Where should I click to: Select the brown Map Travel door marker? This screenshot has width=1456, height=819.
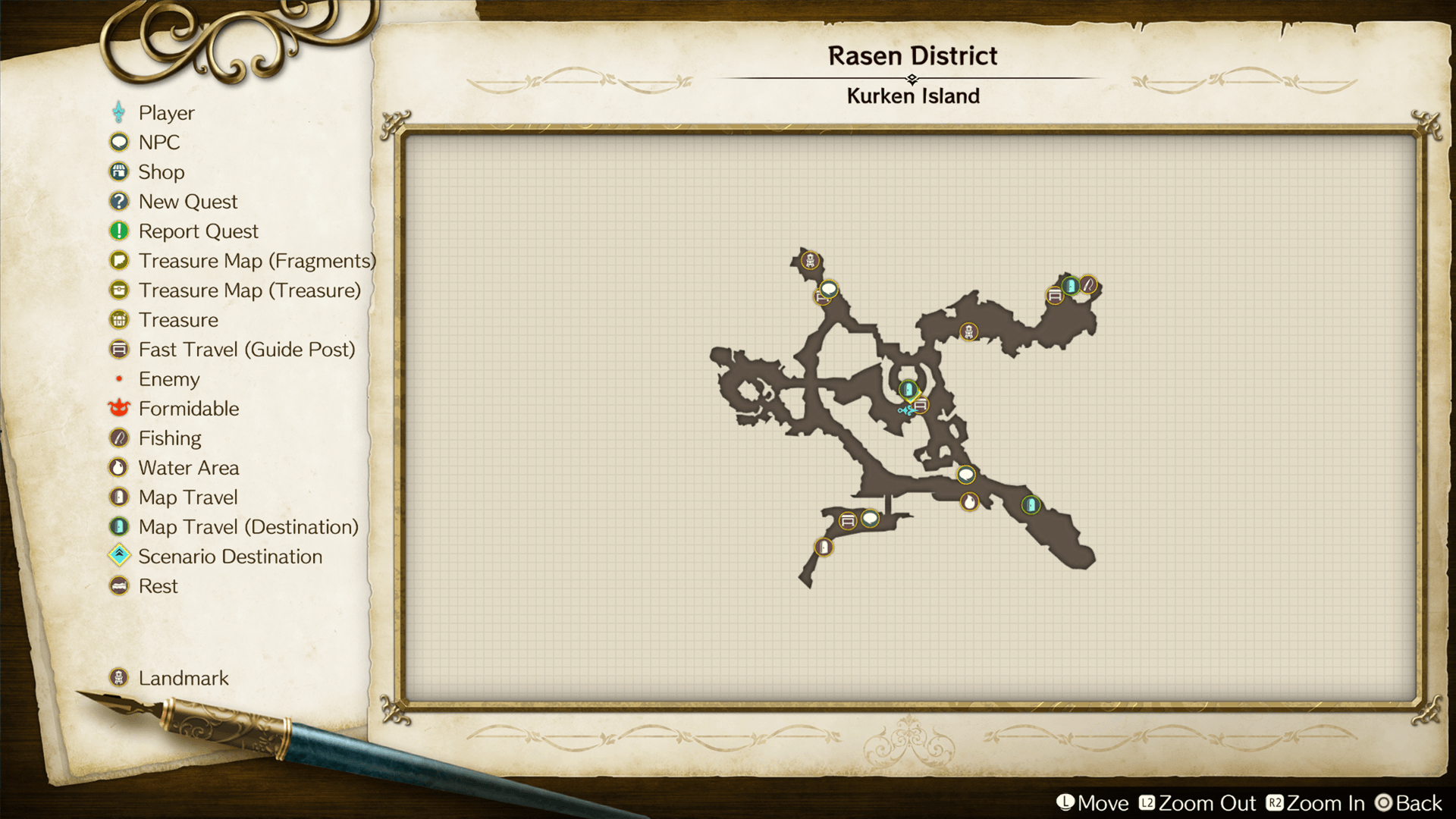tap(824, 547)
